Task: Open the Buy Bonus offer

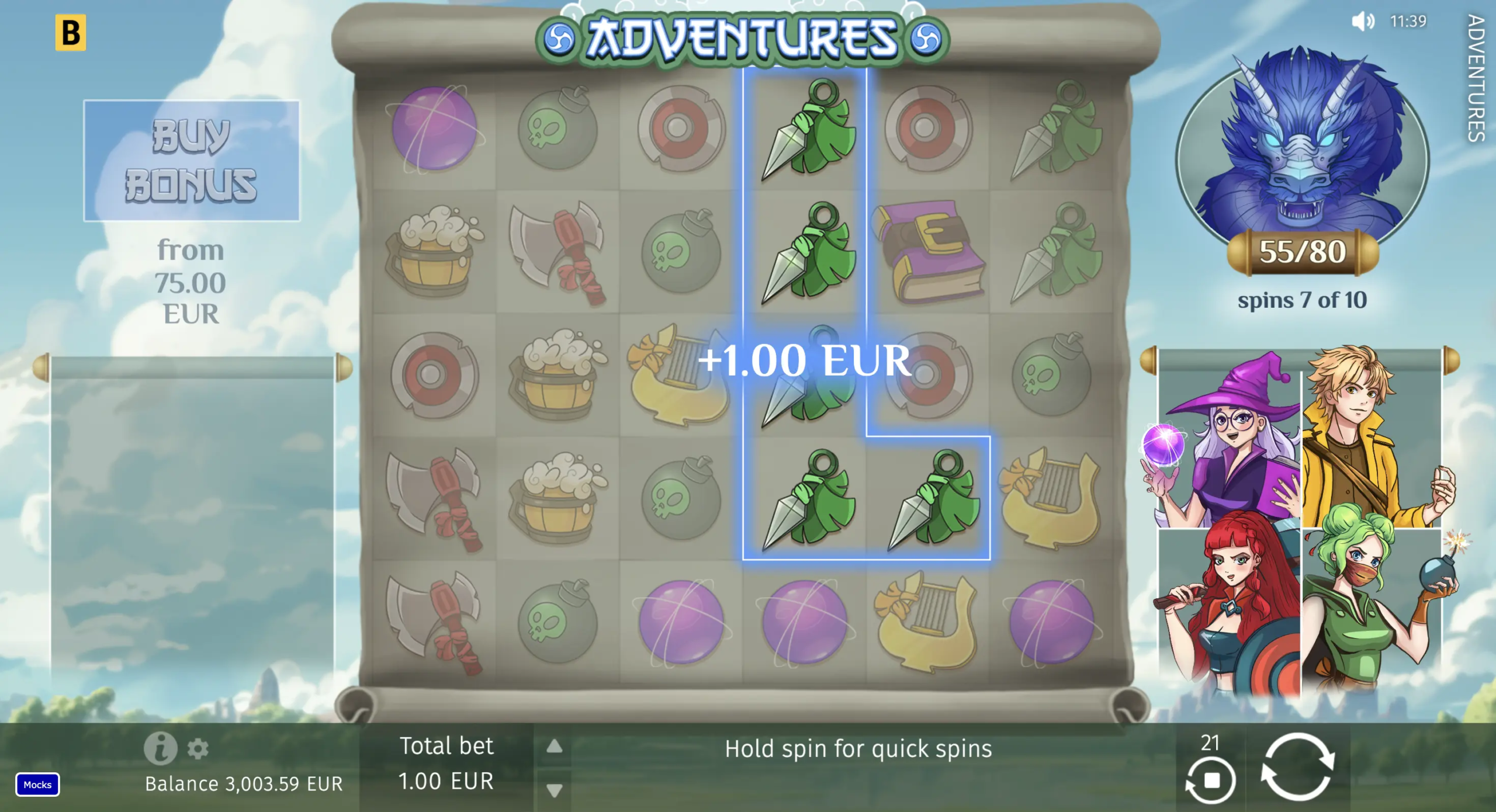Action: tap(191, 161)
